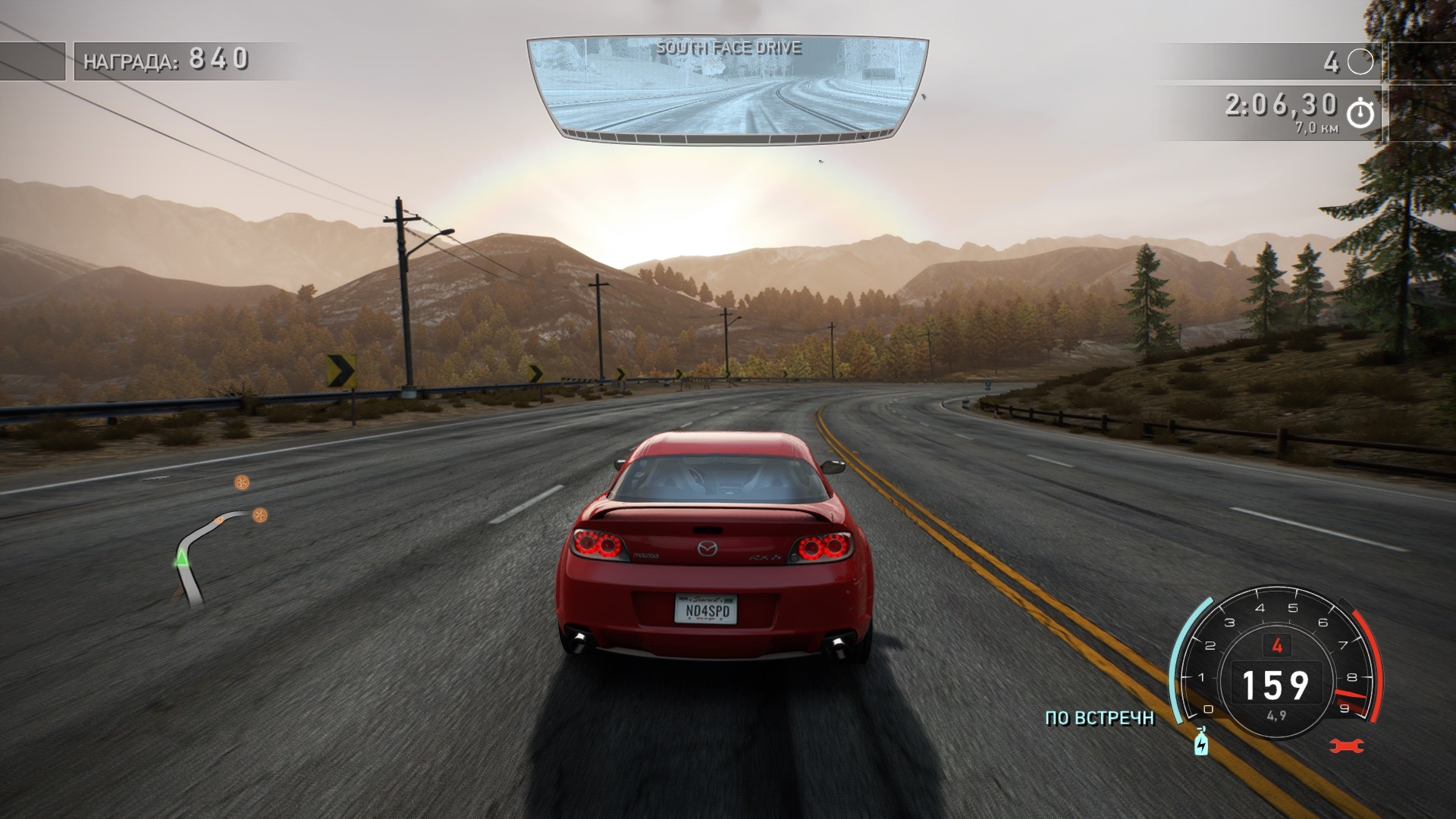Click the nitrous bottle icon

click(x=1200, y=742)
